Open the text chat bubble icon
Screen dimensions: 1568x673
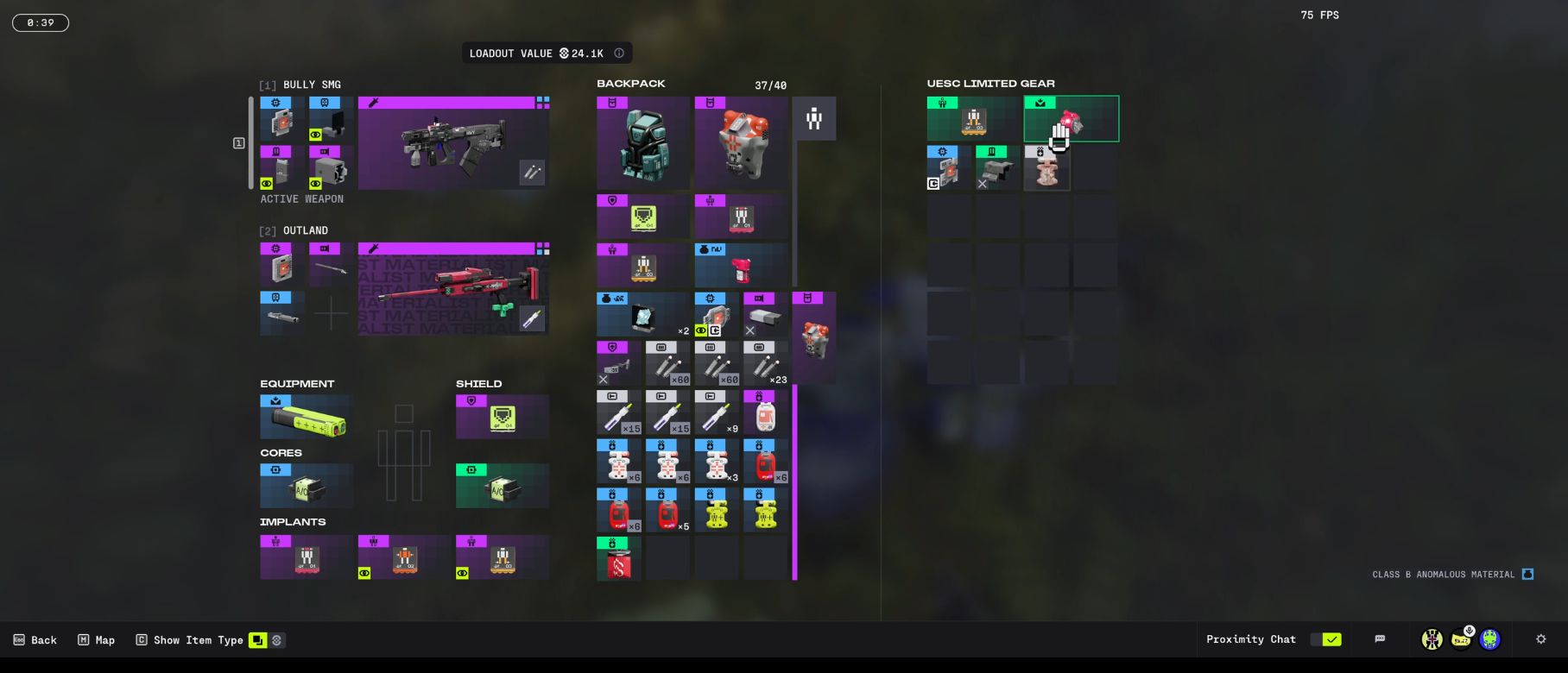pos(1380,639)
